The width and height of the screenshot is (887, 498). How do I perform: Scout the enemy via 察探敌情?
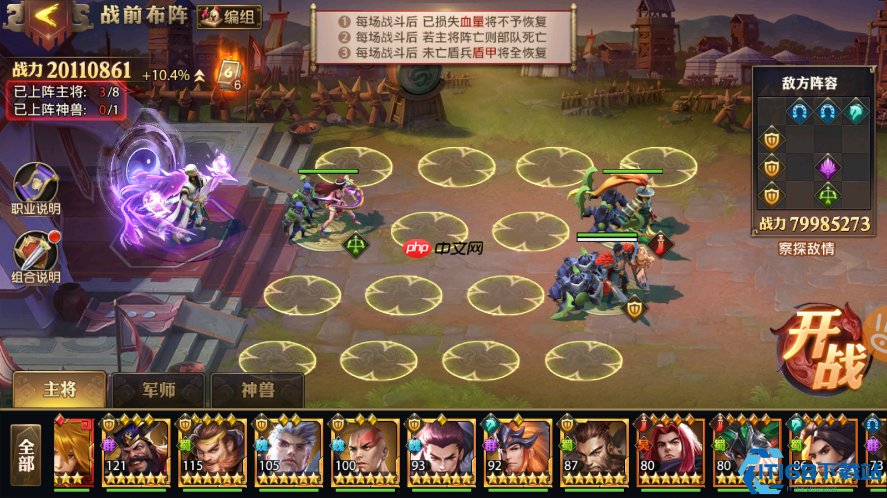pos(806,249)
